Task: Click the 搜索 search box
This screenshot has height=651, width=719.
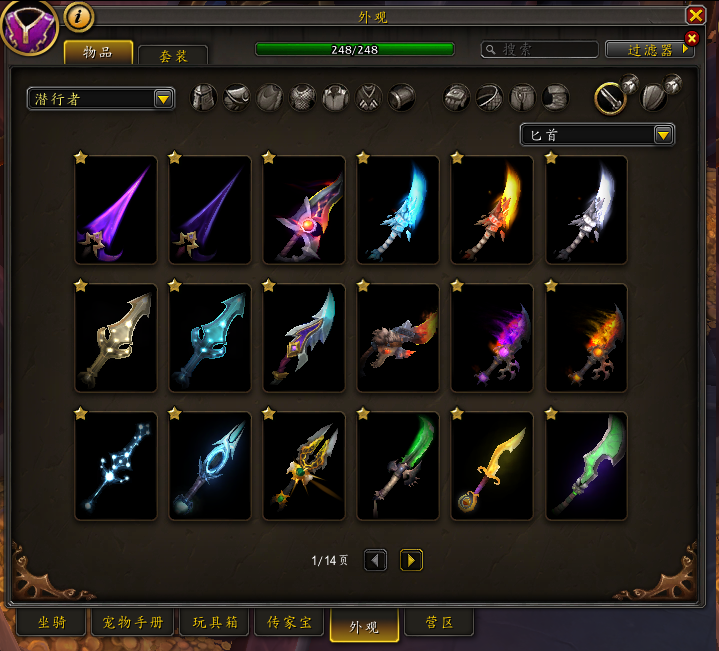Action: coord(540,49)
